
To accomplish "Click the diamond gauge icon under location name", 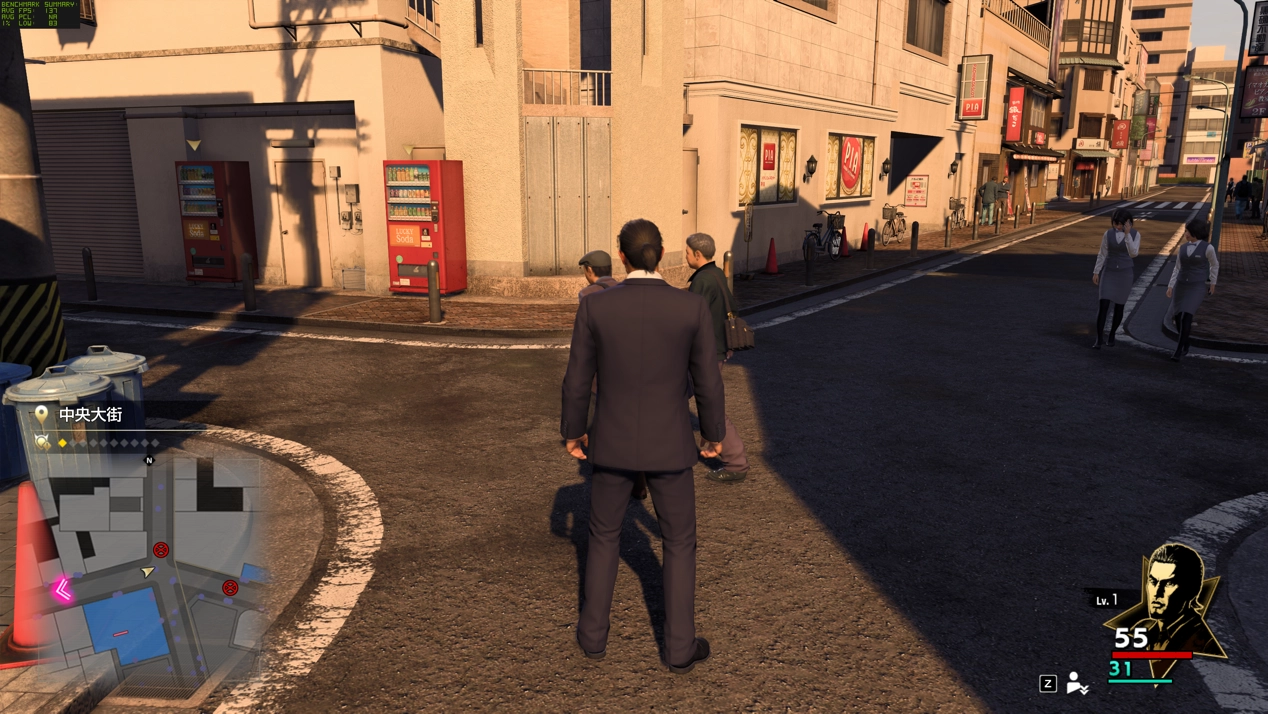I will tap(42, 442).
